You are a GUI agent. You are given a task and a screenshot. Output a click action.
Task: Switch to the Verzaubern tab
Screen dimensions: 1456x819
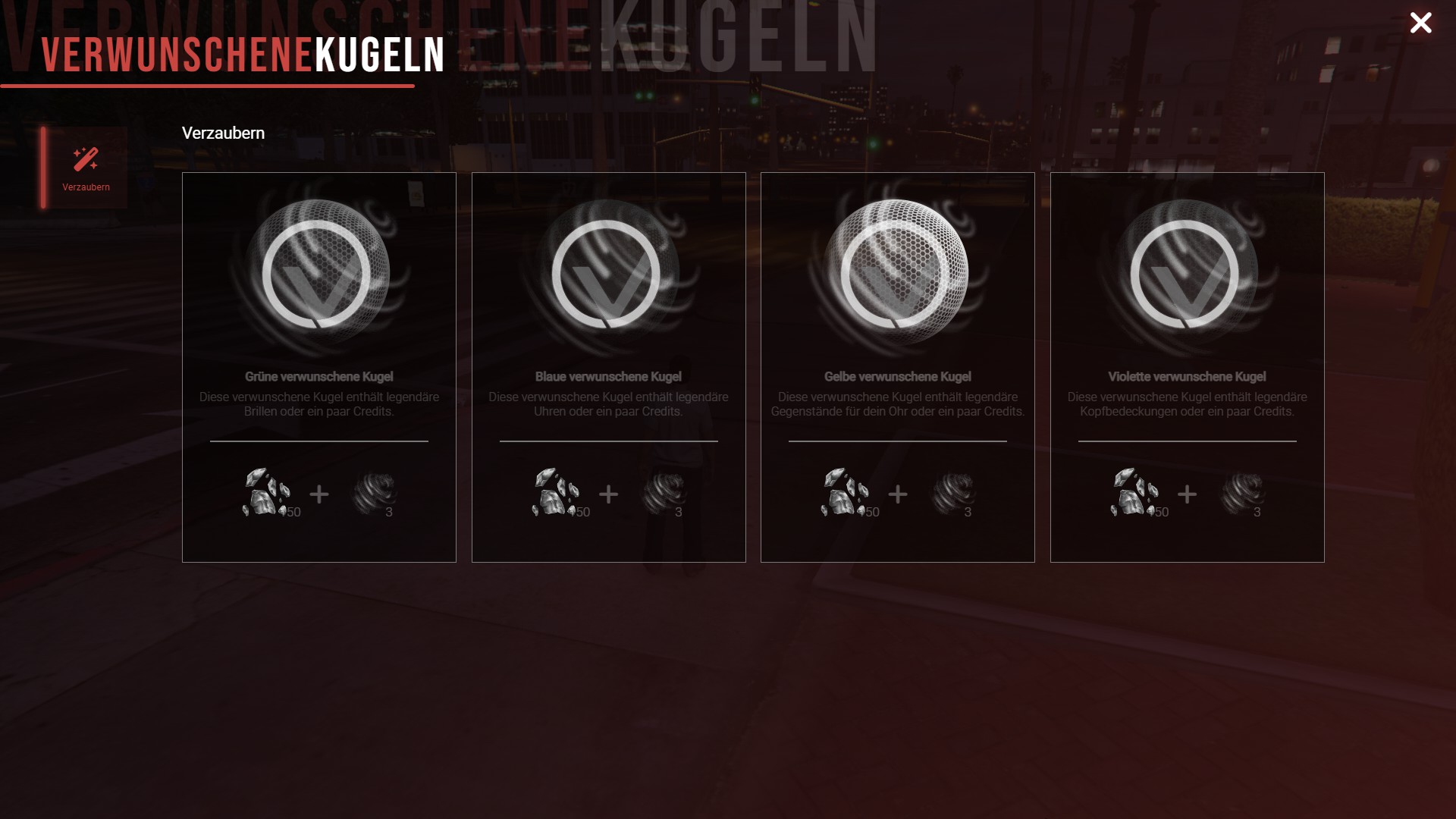(86, 168)
